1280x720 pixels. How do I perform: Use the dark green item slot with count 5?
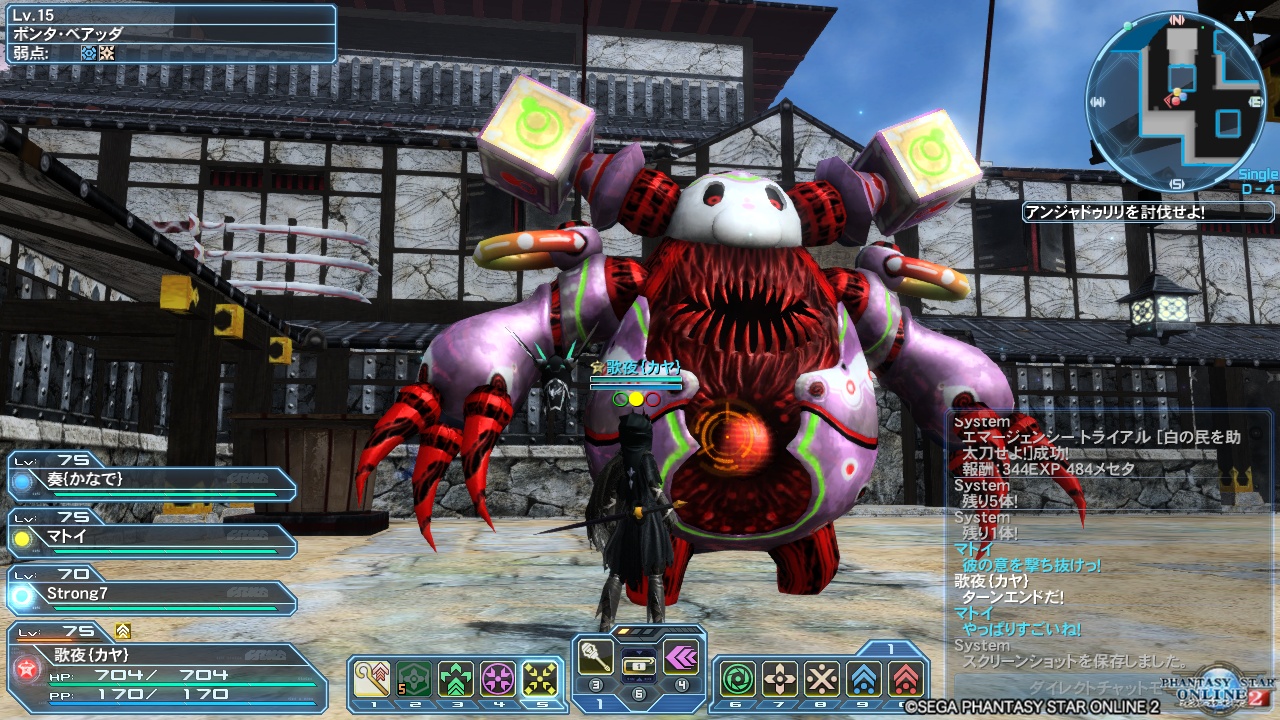click(x=414, y=679)
